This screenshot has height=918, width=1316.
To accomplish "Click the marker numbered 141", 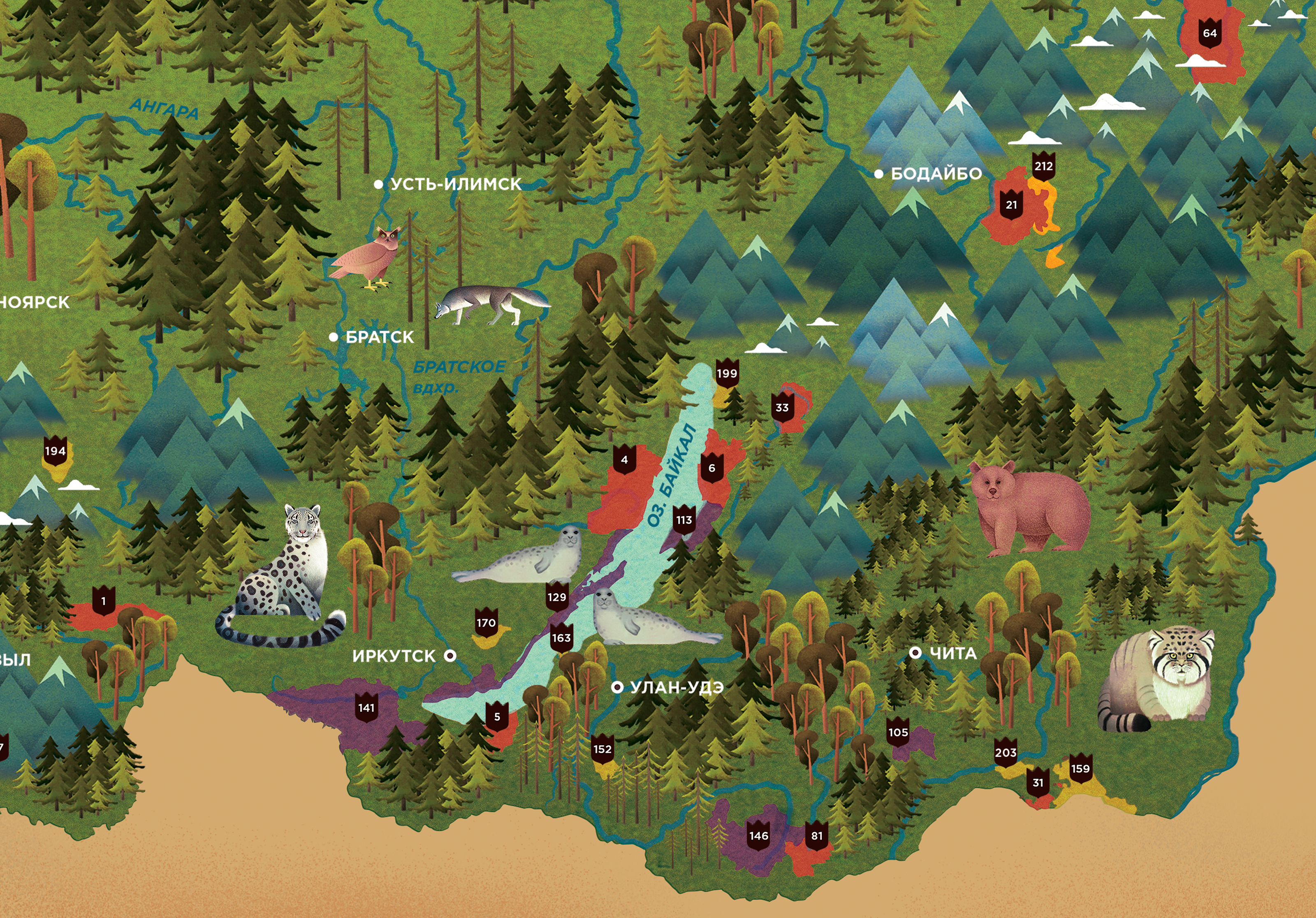I will click(x=366, y=708).
